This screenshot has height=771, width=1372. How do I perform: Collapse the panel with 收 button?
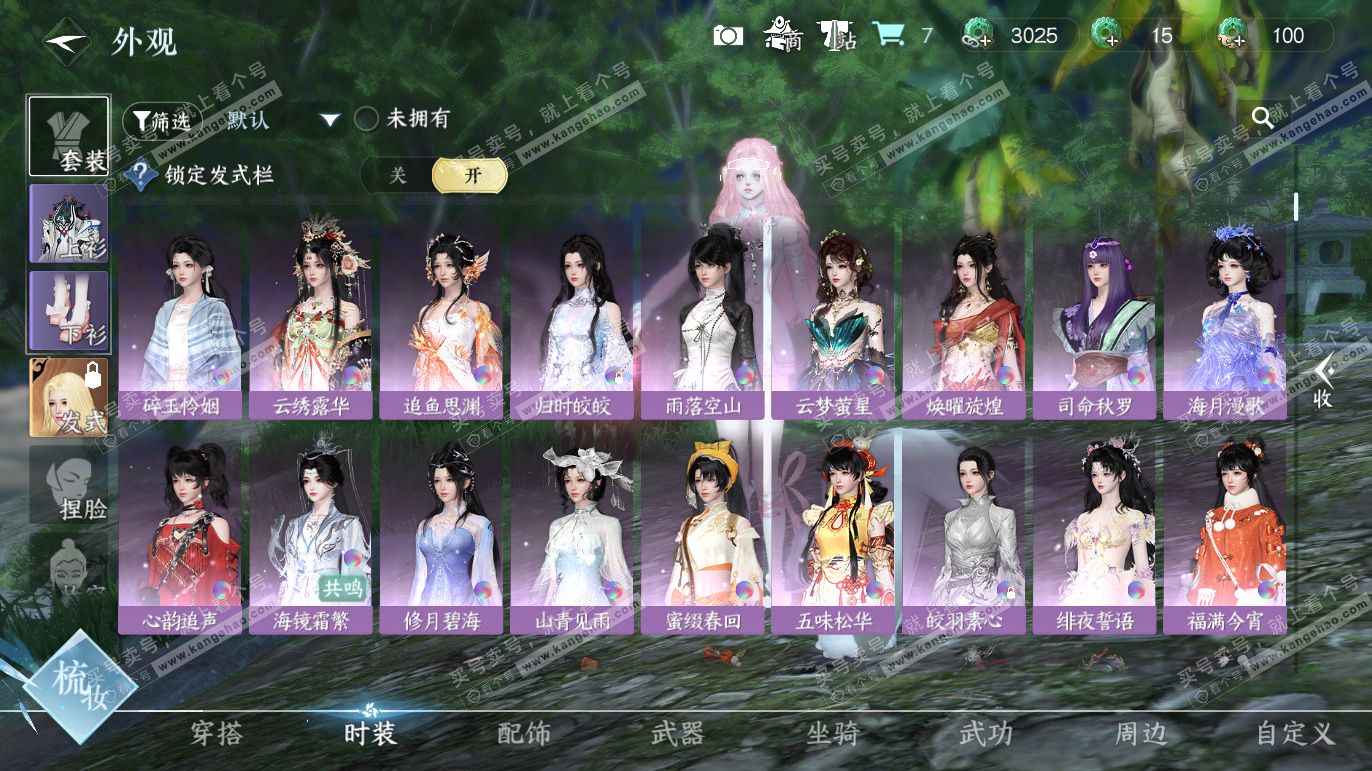pyautogui.click(x=1322, y=381)
